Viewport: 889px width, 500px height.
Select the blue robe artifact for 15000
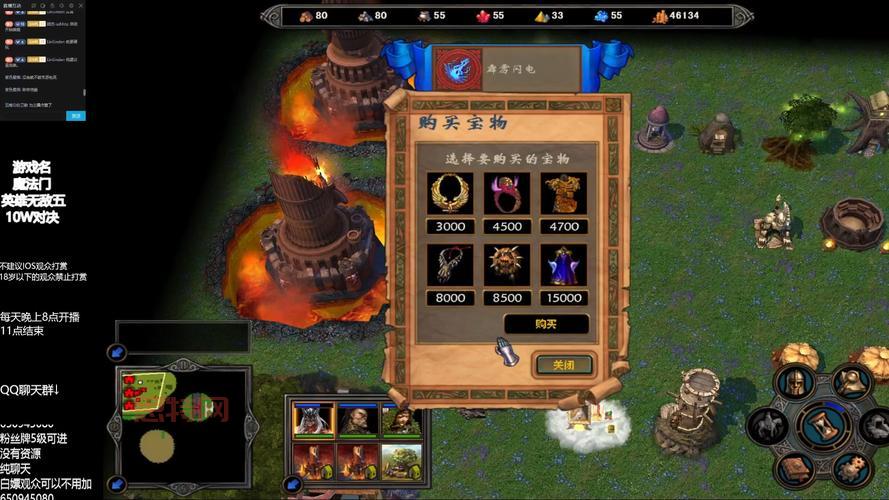pyautogui.click(x=564, y=264)
